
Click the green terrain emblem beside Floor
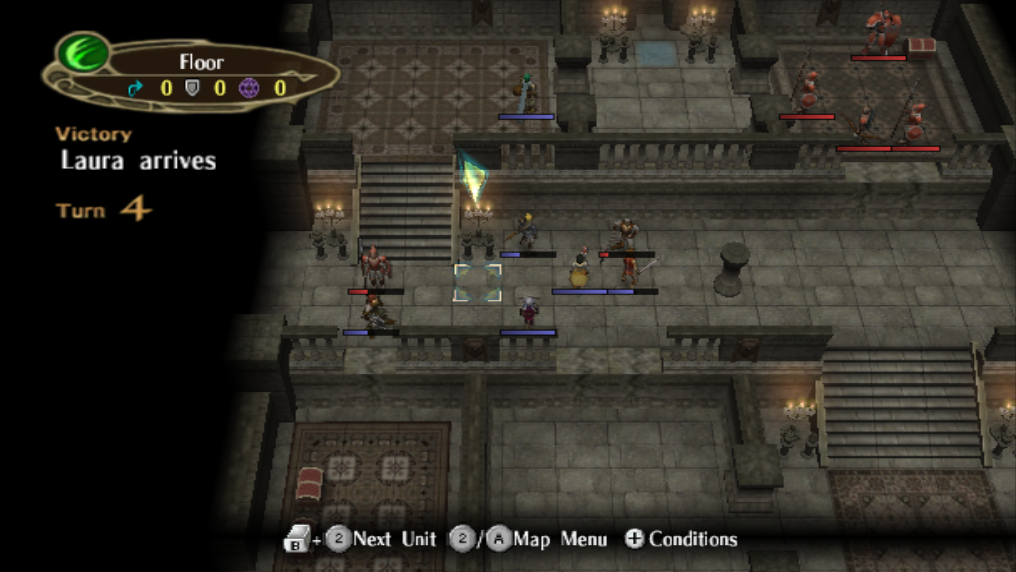coord(84,54)
